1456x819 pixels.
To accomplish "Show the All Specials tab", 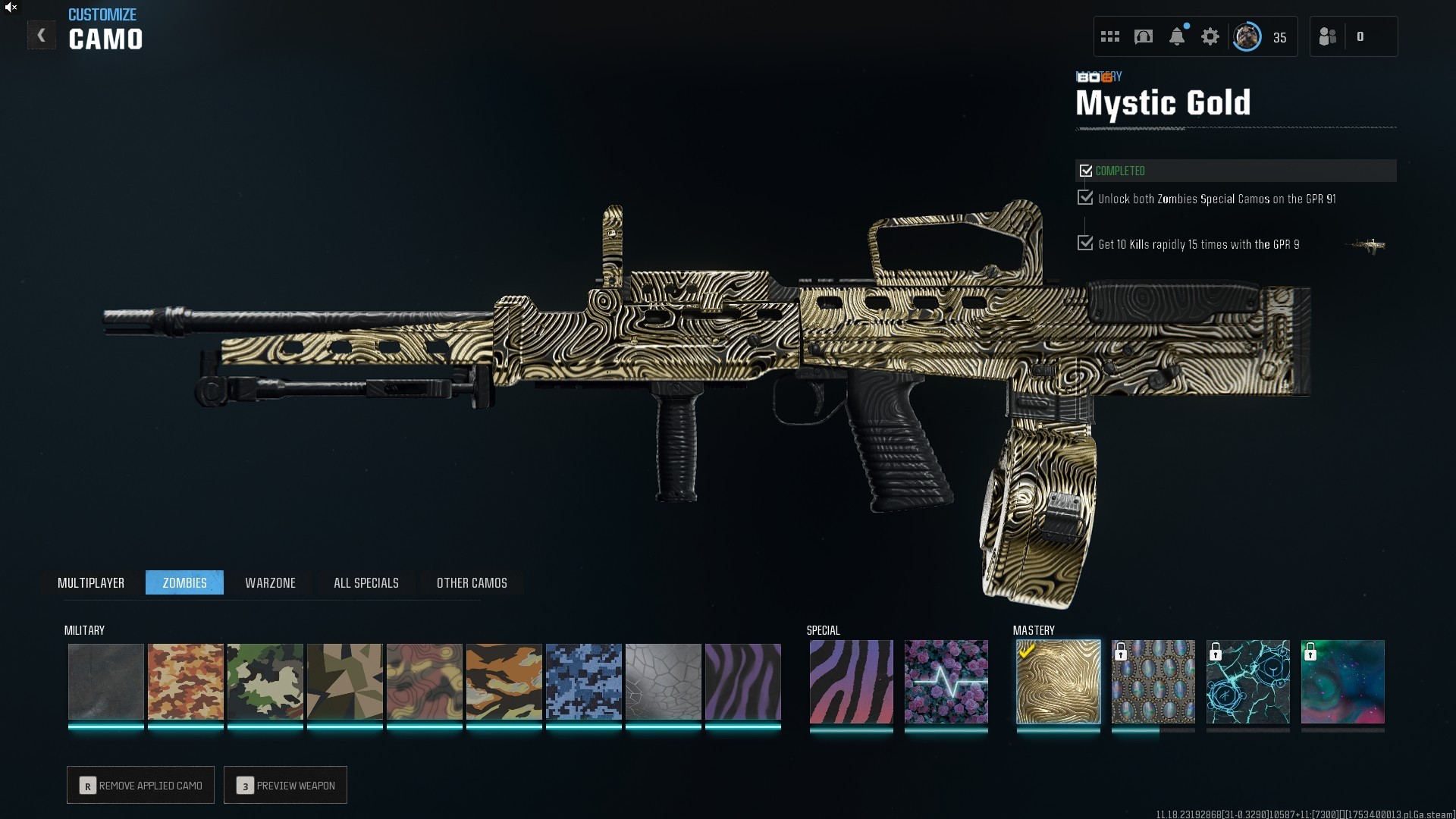I will [x=366, y=582].
